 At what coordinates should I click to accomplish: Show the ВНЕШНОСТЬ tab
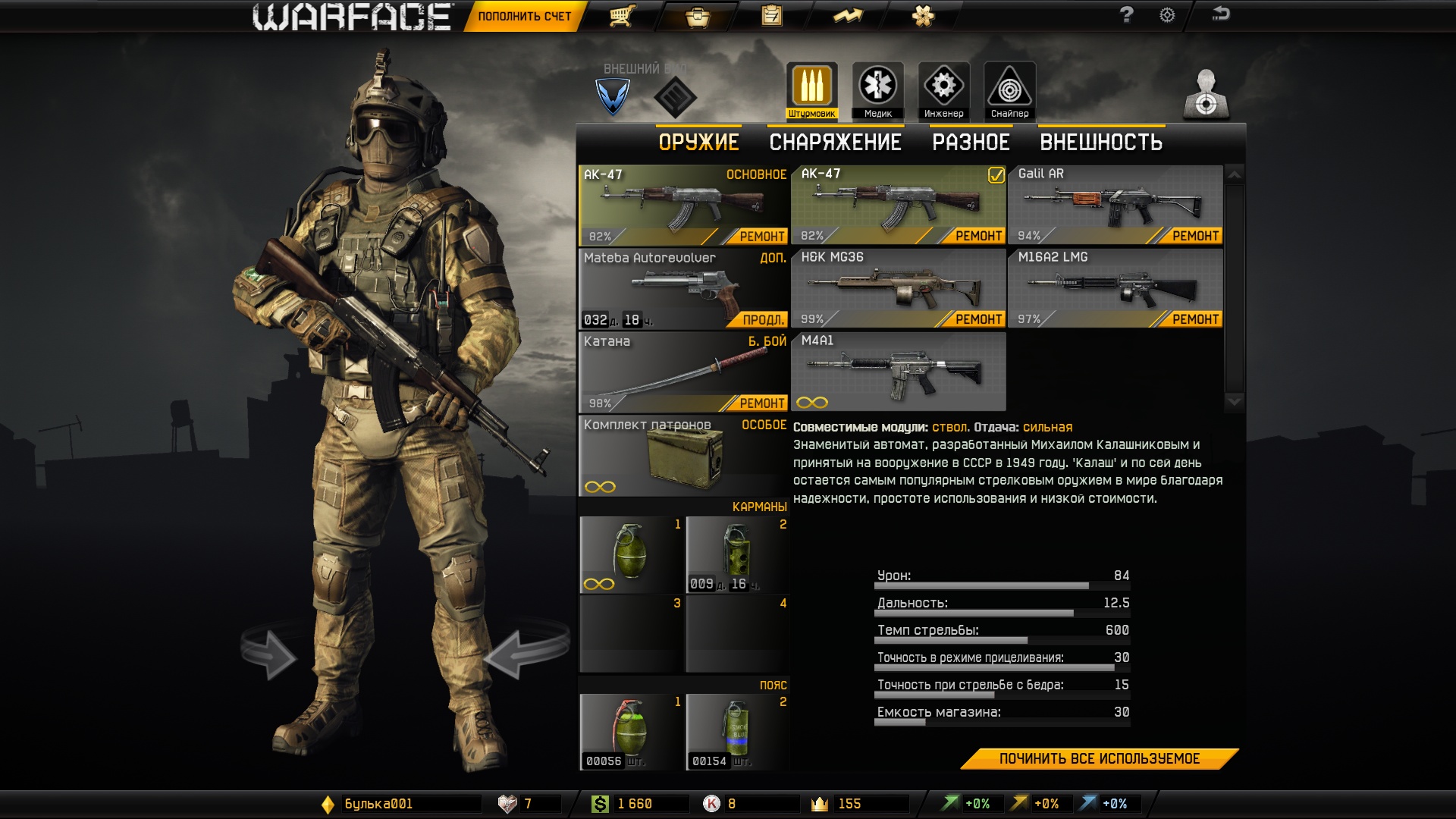point(1101,143)
